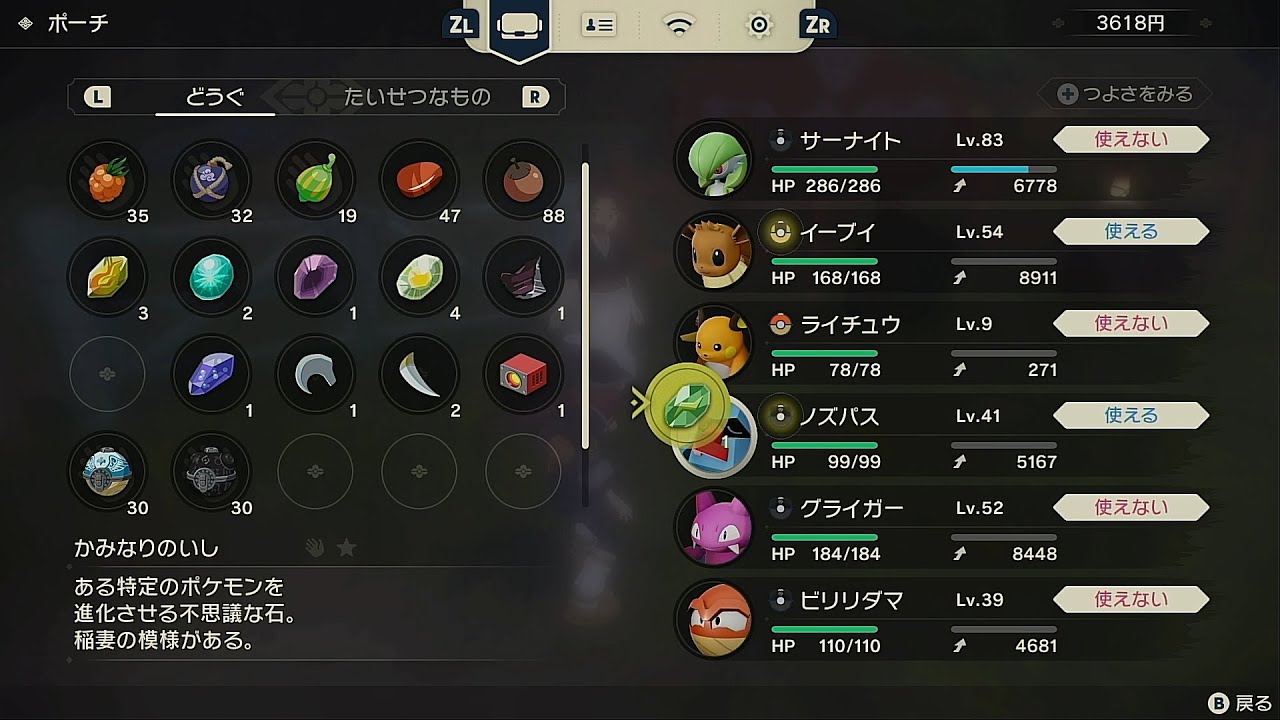Switch to the たいせつなもの tab
Viewport: 1280px width, 720px height.
point(420,97)
